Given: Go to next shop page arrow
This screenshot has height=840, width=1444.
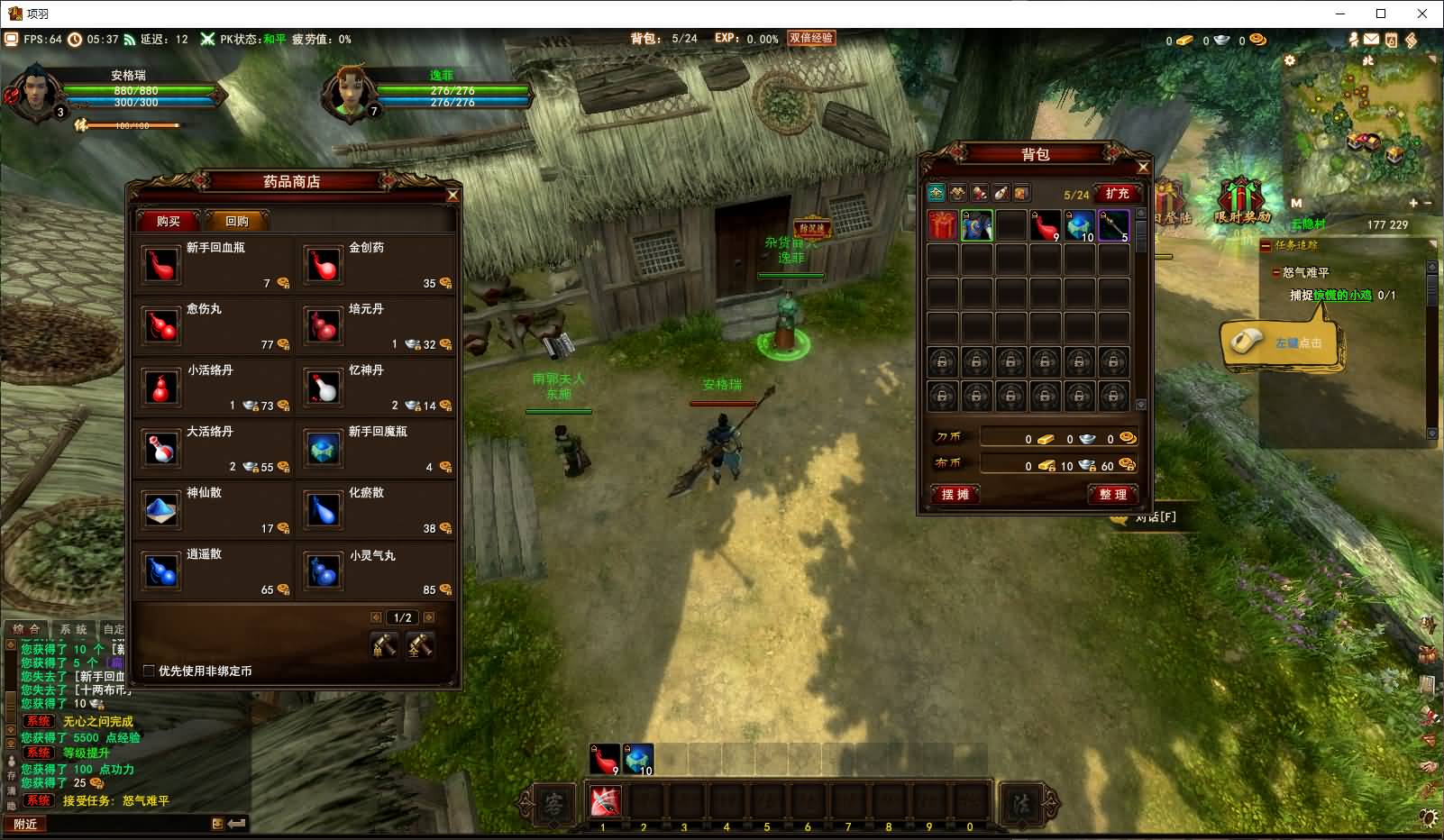Looking at the screenshot, I should [429, 617].
